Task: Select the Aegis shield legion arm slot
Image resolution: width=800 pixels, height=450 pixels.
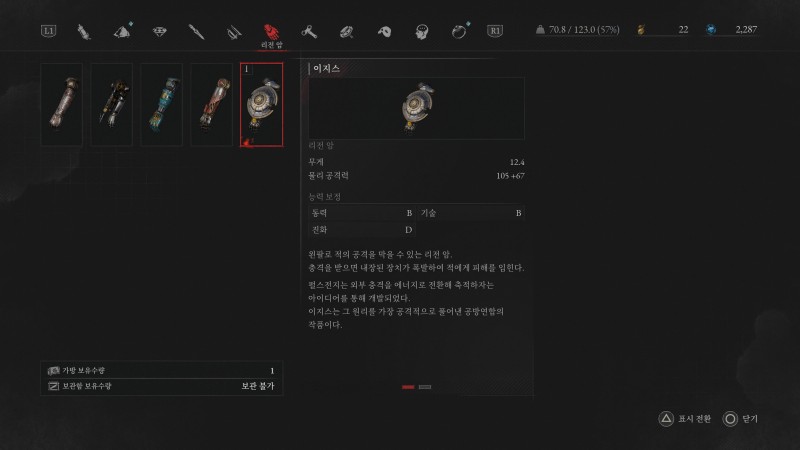Action: pos(262,104)
